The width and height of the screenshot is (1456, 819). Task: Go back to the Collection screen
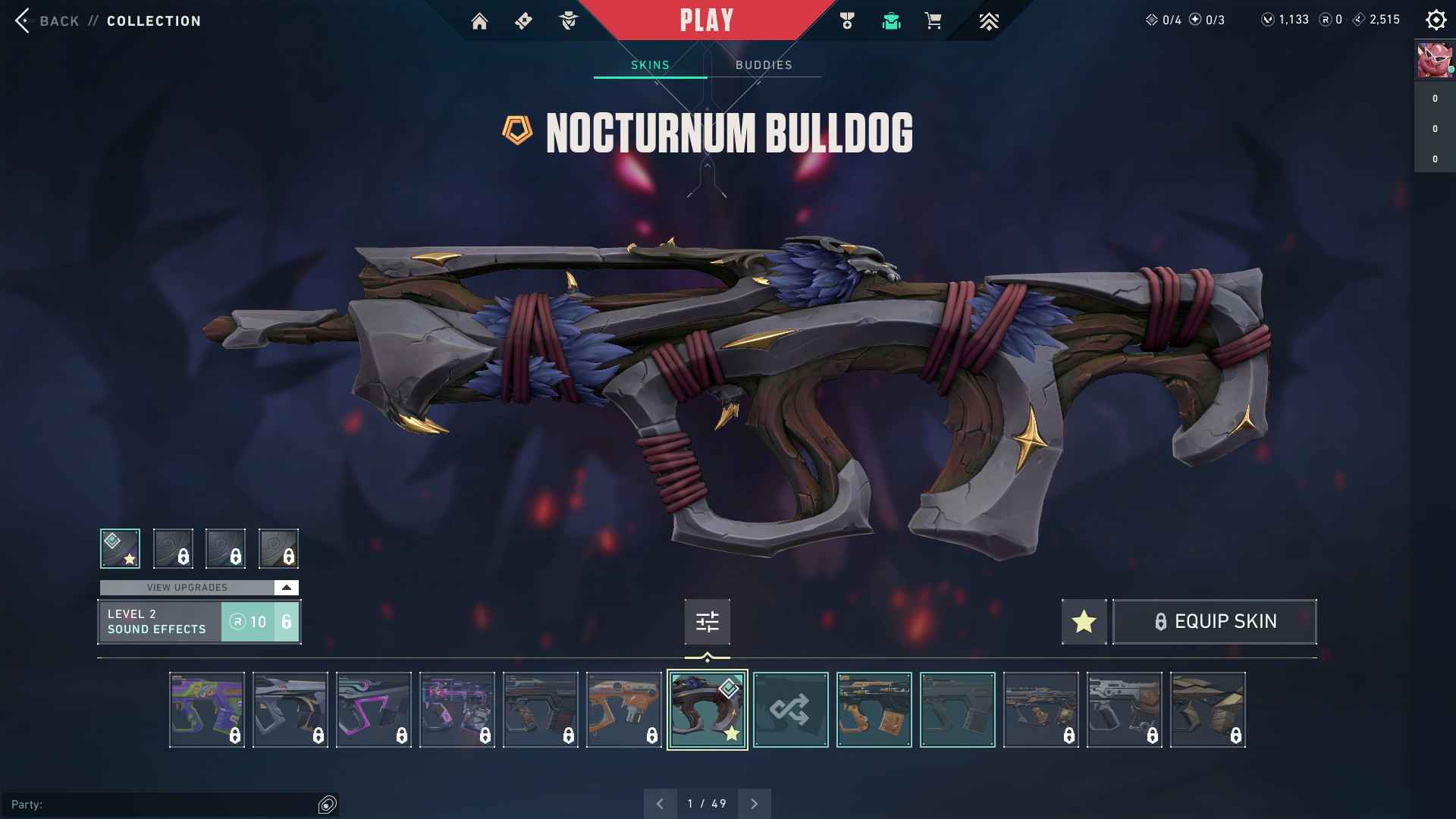pyautogui.click(x=45, y=20)
